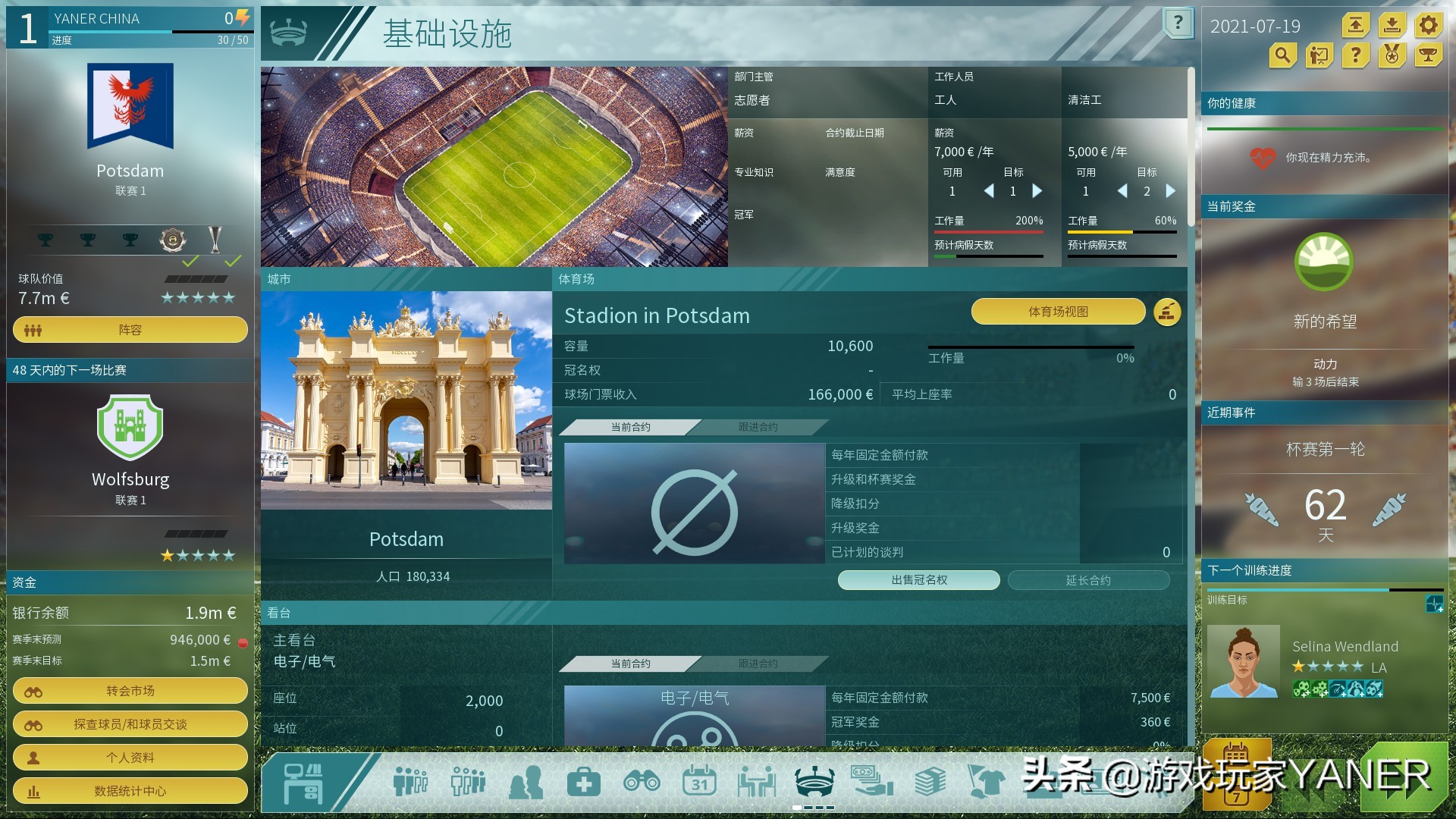Switch to the 跟进合约 tab in stadium section
The width and height of the screenshot is (1456, 819).
click(x=758, y=427)
